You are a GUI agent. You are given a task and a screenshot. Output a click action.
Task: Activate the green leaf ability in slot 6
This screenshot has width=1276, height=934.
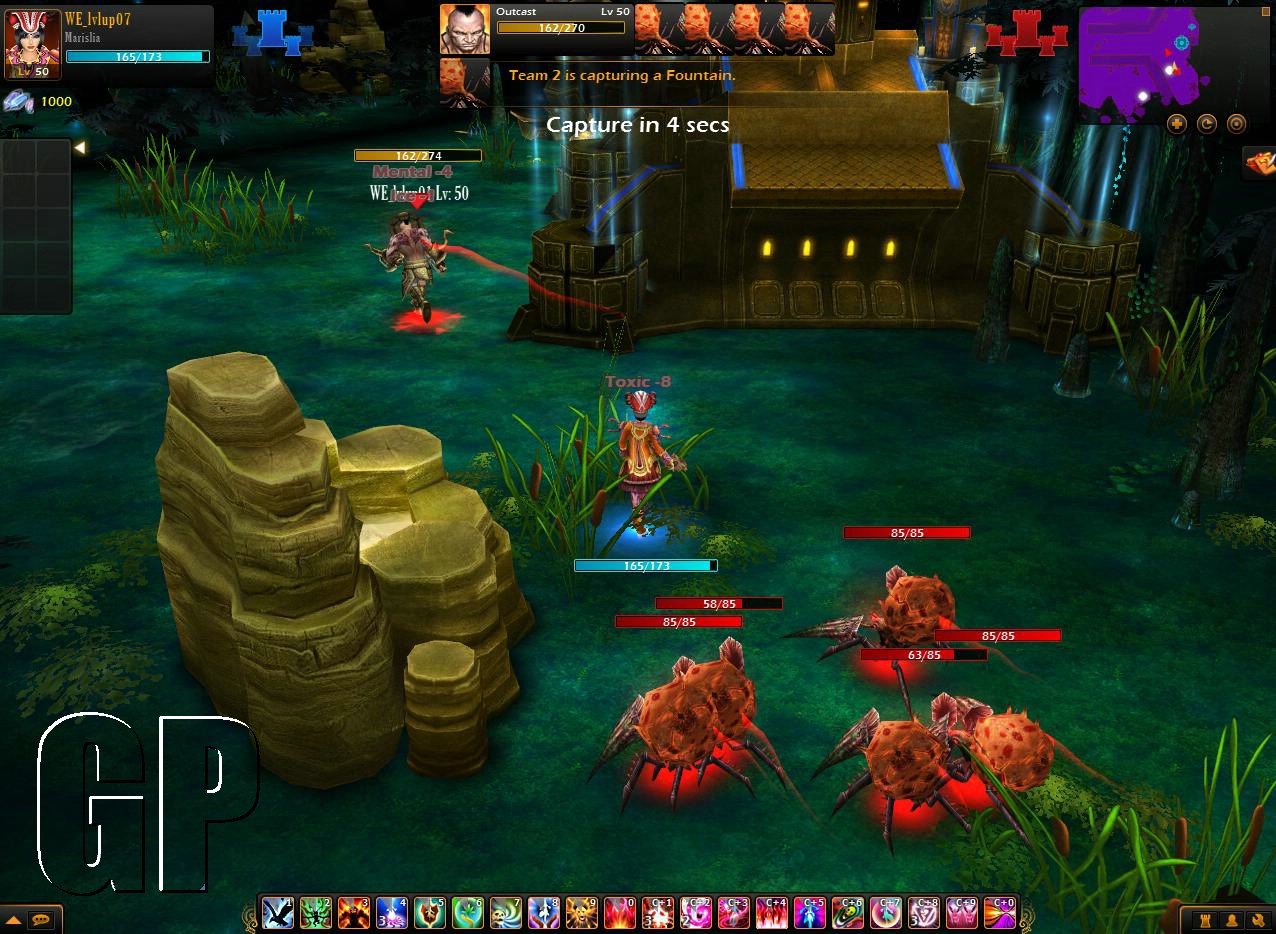(467, 913)
